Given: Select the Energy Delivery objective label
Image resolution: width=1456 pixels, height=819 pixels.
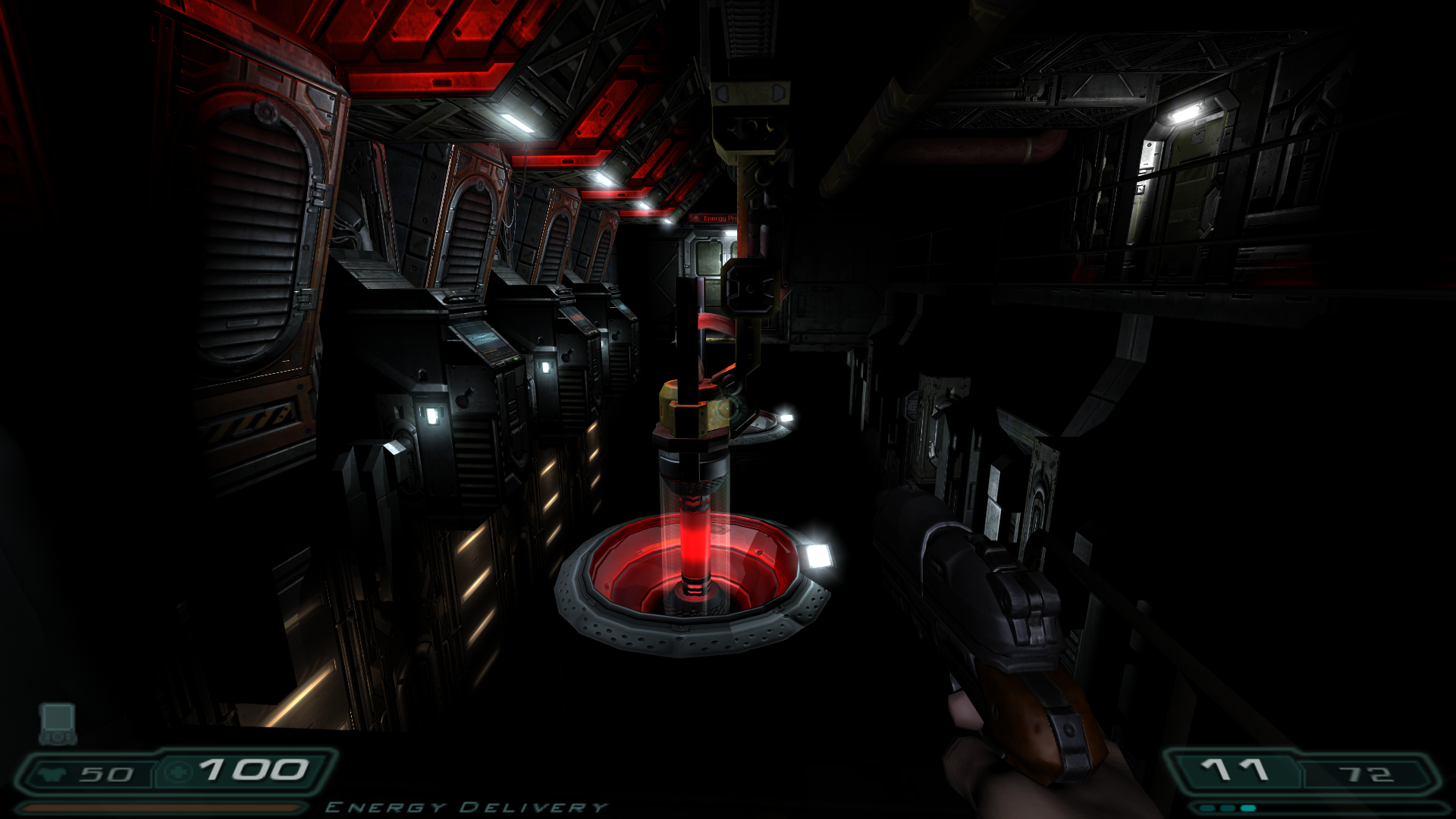Looking at the screenshot, I should (x=466, y=806).
